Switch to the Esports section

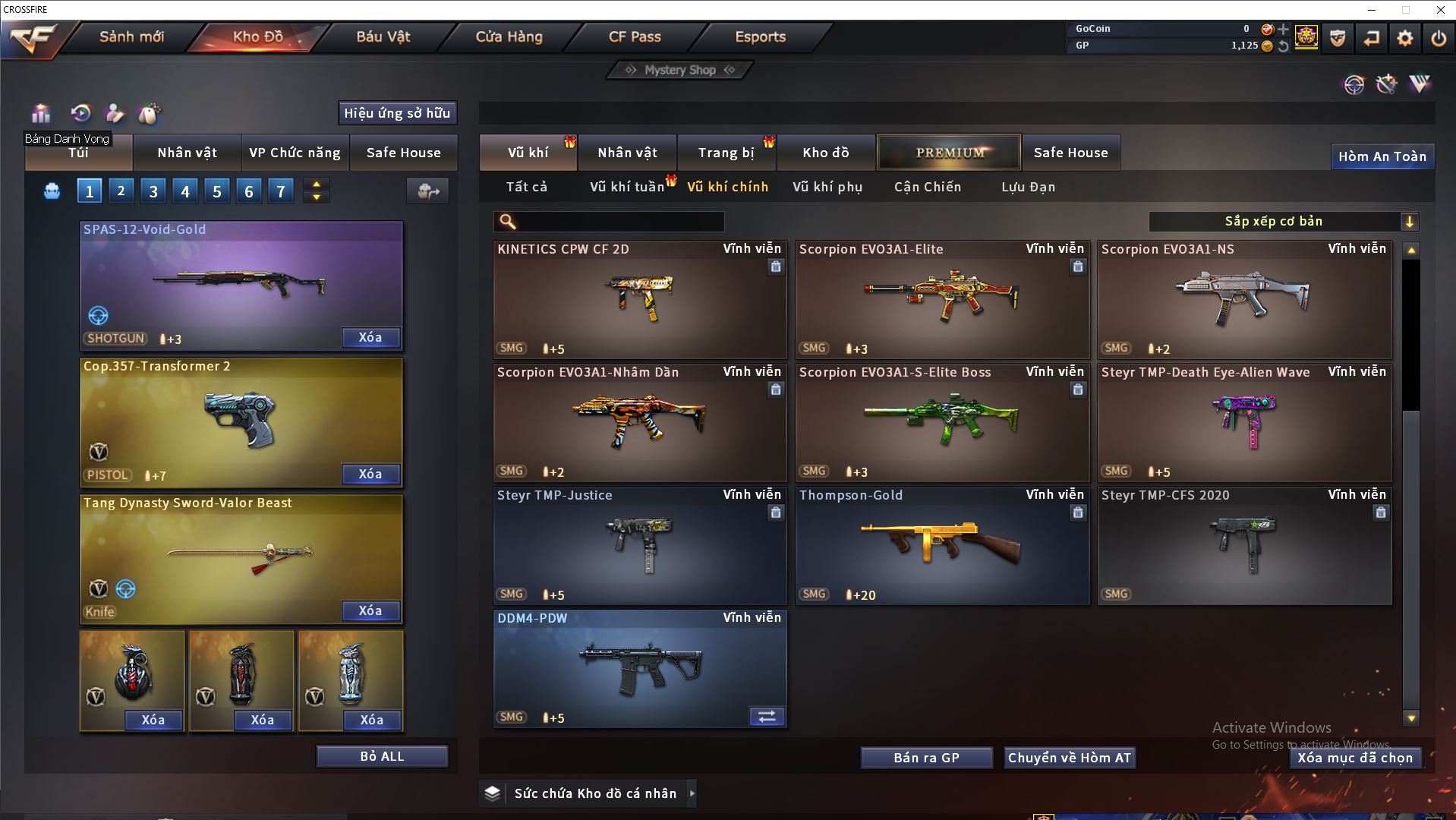coord(760,36)
